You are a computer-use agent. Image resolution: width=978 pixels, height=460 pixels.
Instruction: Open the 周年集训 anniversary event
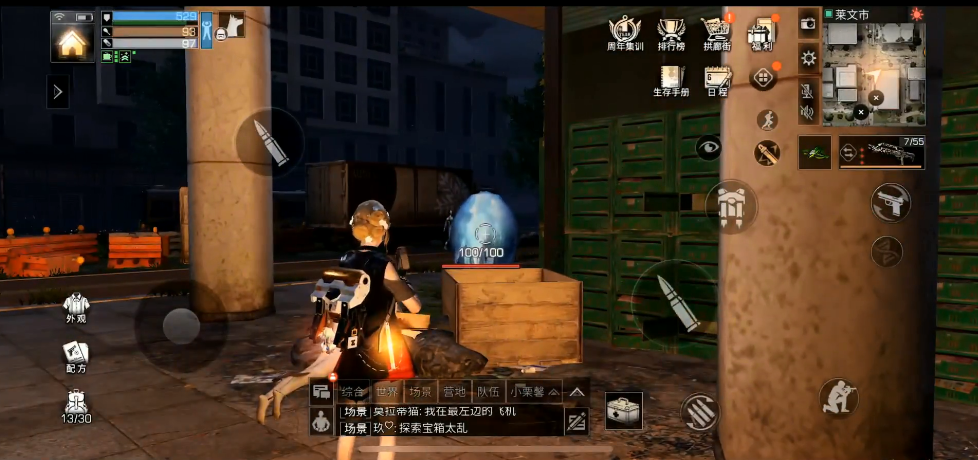(x=624, y=32)
